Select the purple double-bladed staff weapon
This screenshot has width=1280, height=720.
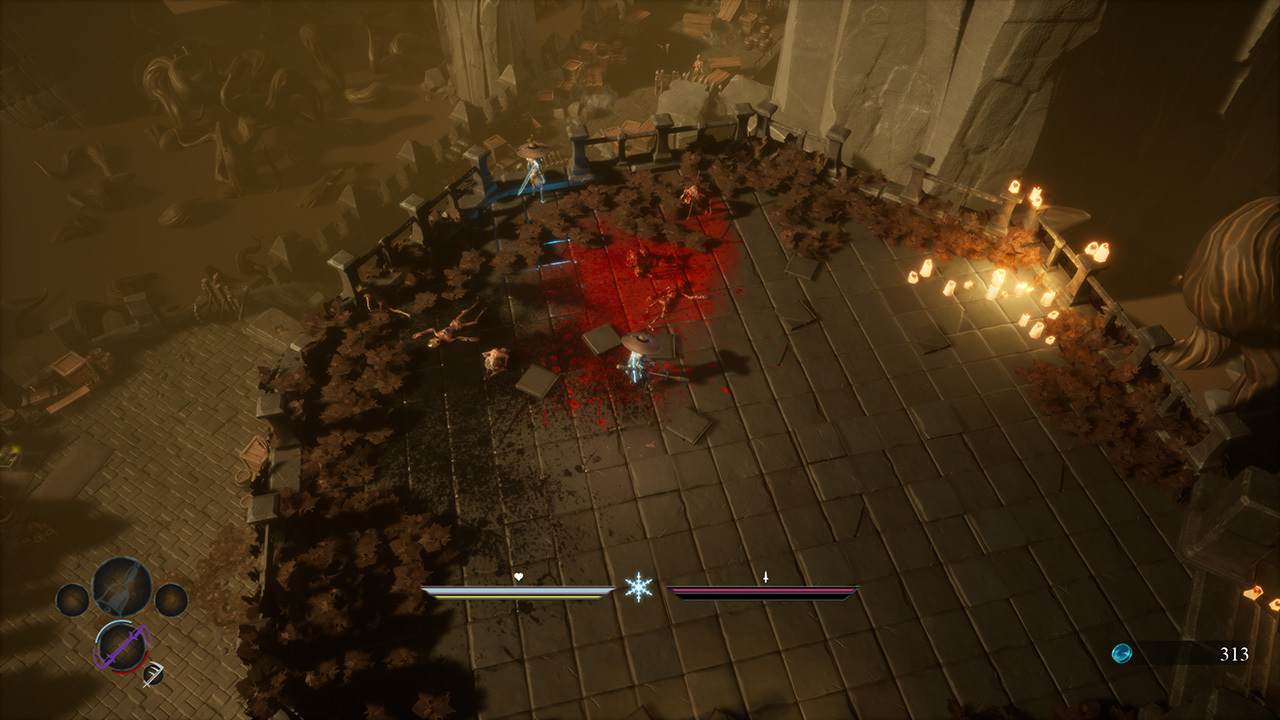(121, 647)
